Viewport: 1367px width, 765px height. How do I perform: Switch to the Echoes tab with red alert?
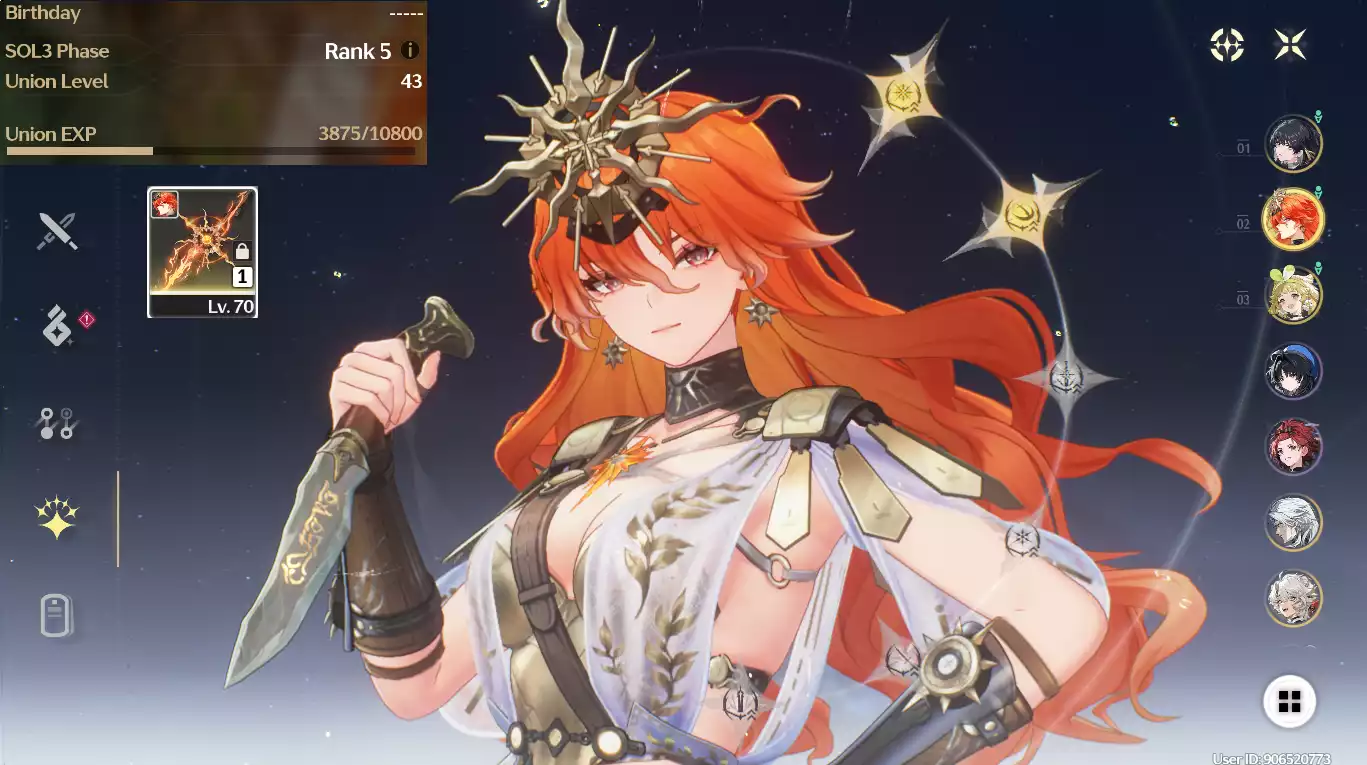pyautogui.click(x=58, y=326)
